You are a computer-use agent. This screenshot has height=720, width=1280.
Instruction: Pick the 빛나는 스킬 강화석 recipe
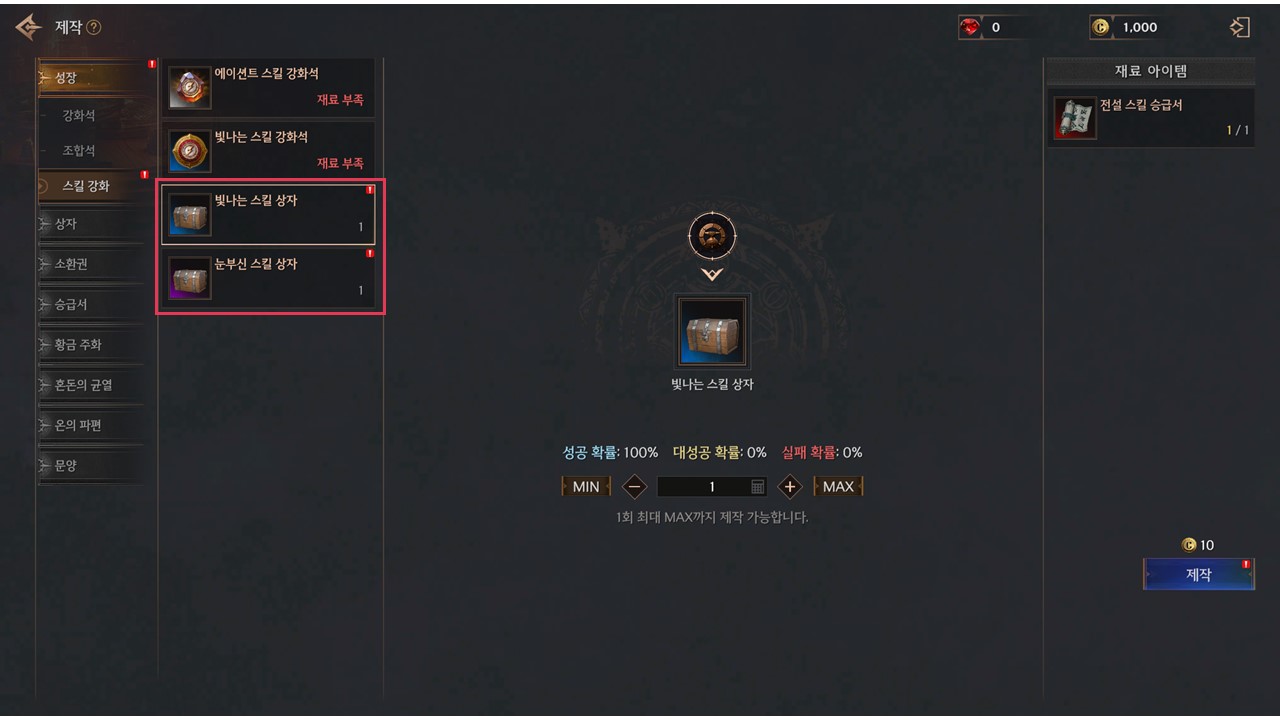[268, 150]
